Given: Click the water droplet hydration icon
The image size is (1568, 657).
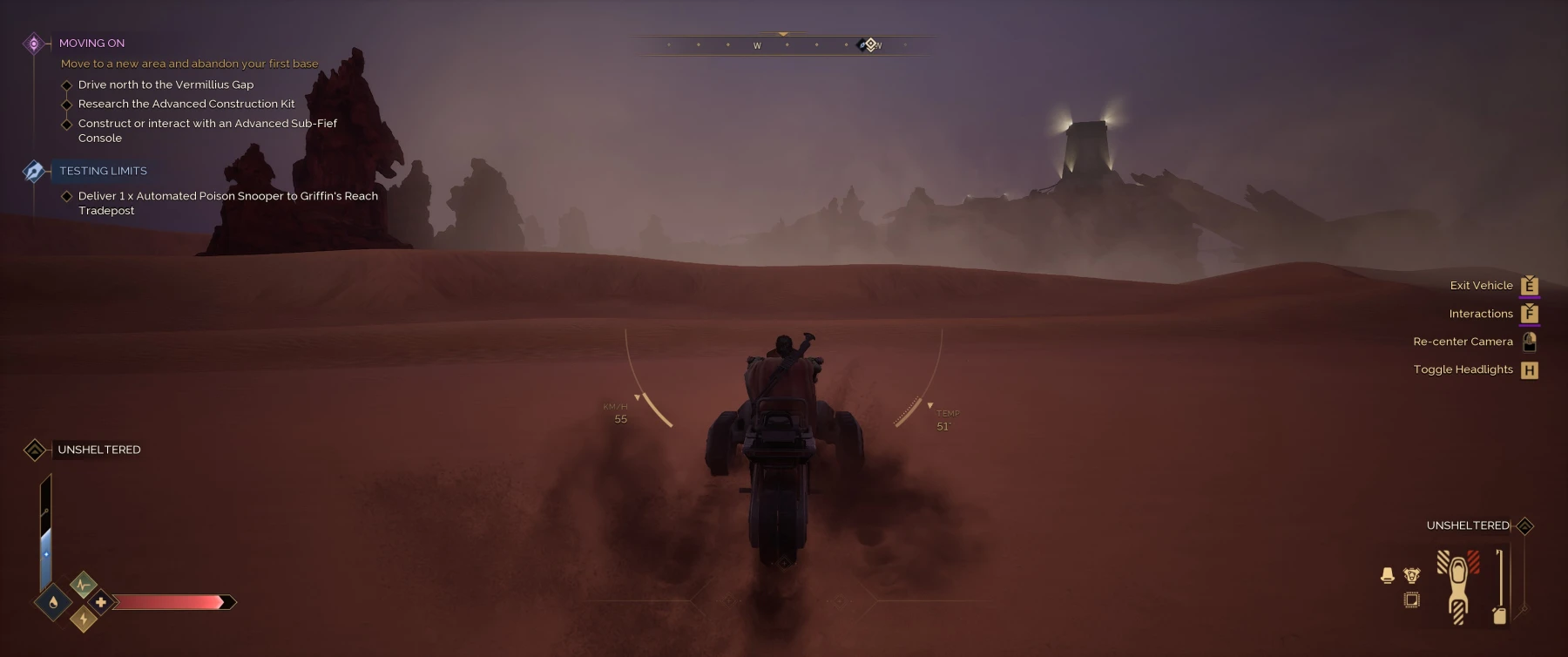Looking at the screenshot, I should (x=53, y=602).
